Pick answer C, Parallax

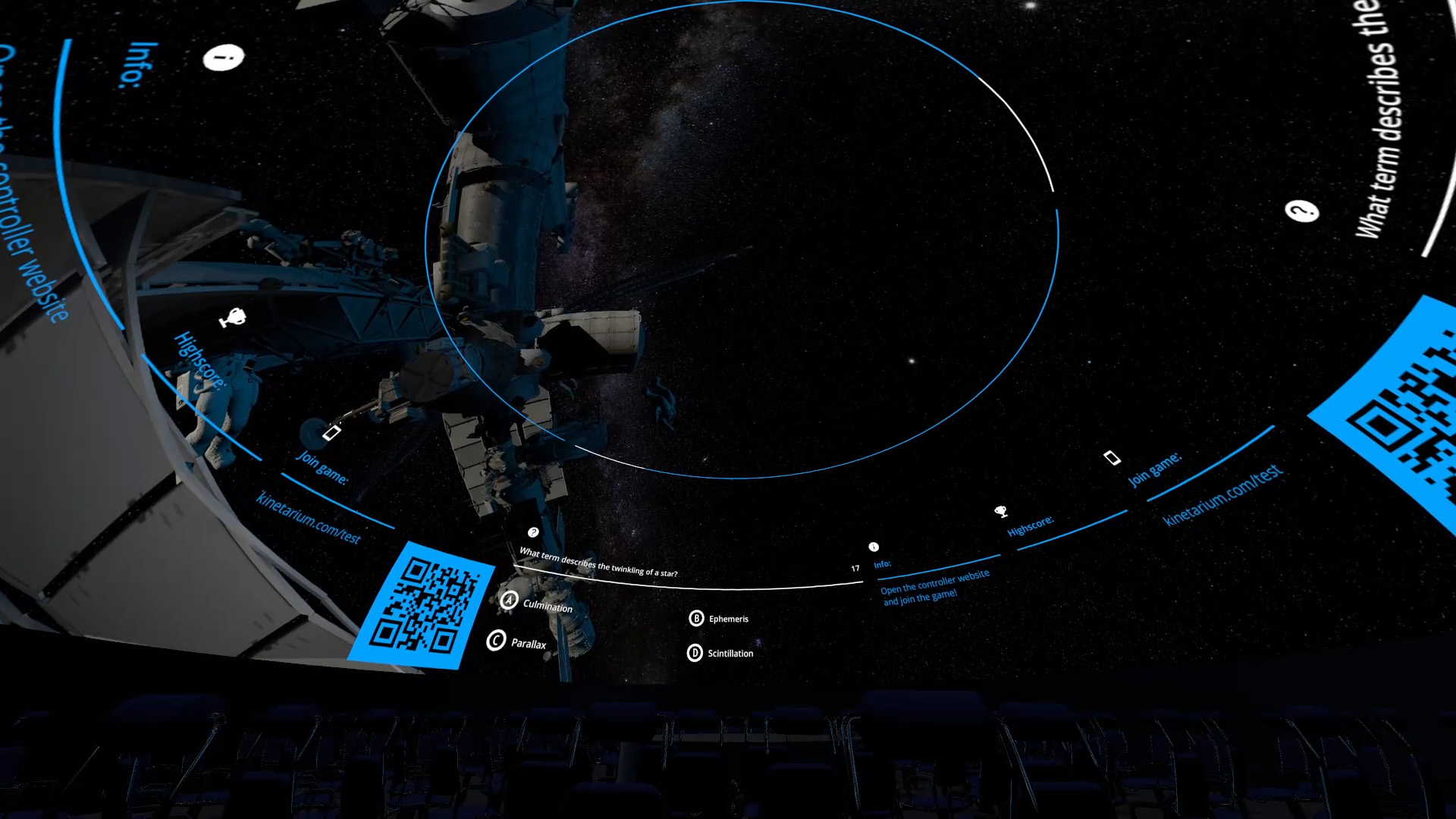coord(517,642)
